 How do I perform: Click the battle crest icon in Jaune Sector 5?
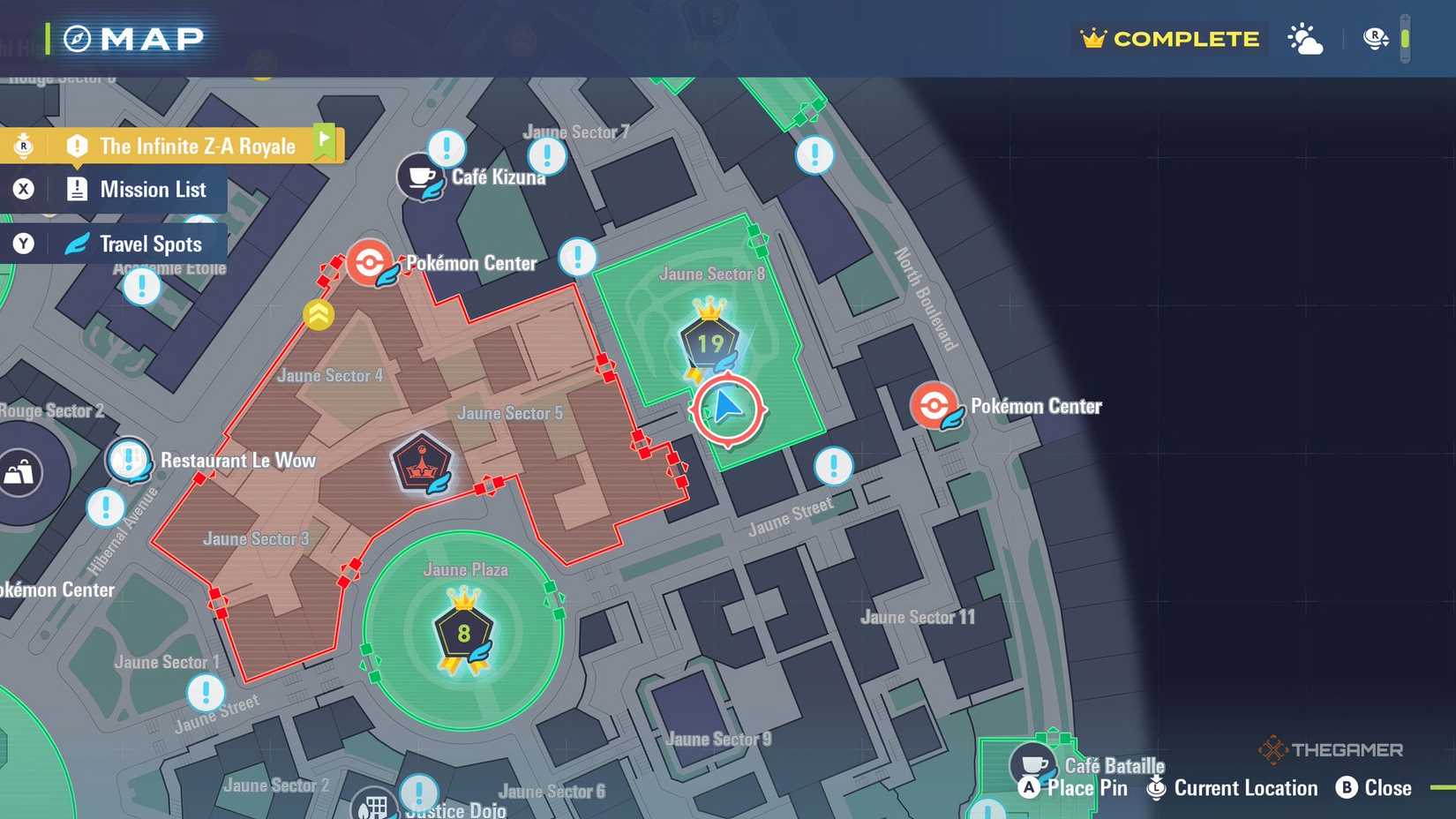(423, 460)
